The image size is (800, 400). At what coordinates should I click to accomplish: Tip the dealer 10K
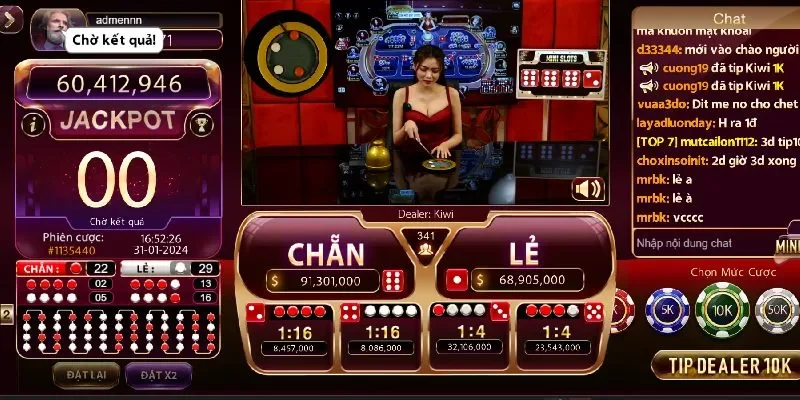724,366
